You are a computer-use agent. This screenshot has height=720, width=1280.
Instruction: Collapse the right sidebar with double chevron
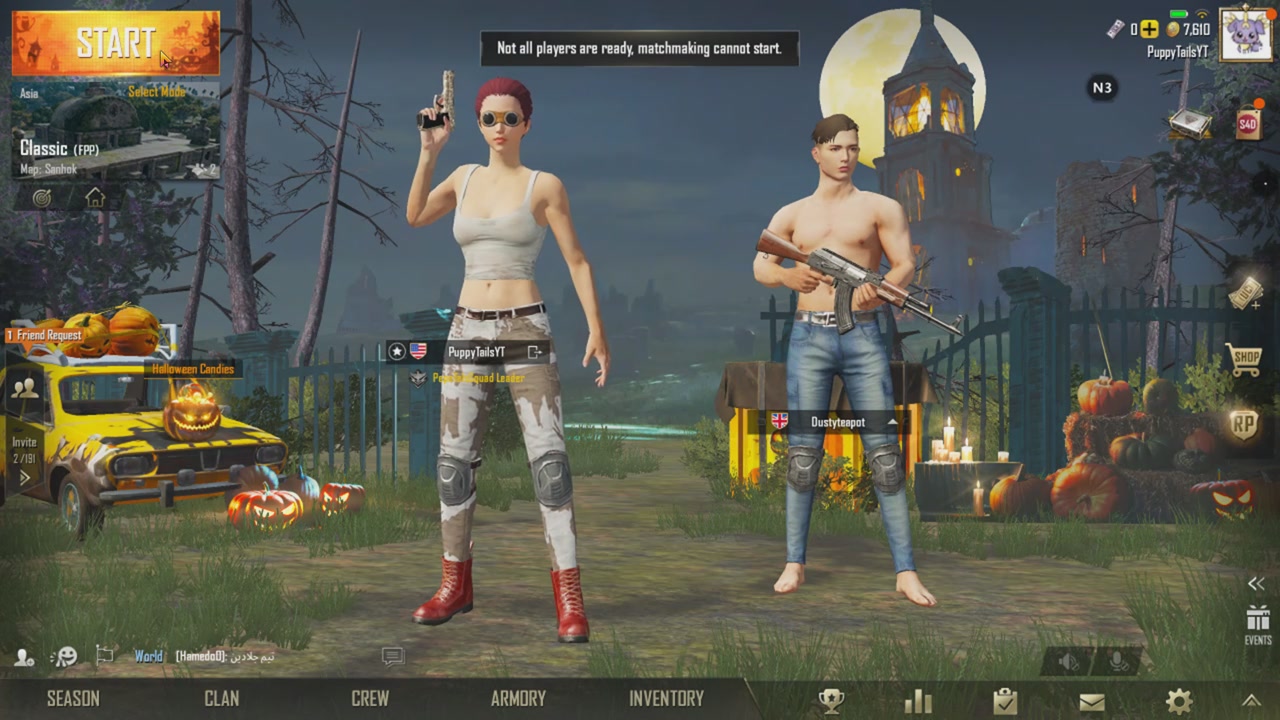coord(1256,583)
